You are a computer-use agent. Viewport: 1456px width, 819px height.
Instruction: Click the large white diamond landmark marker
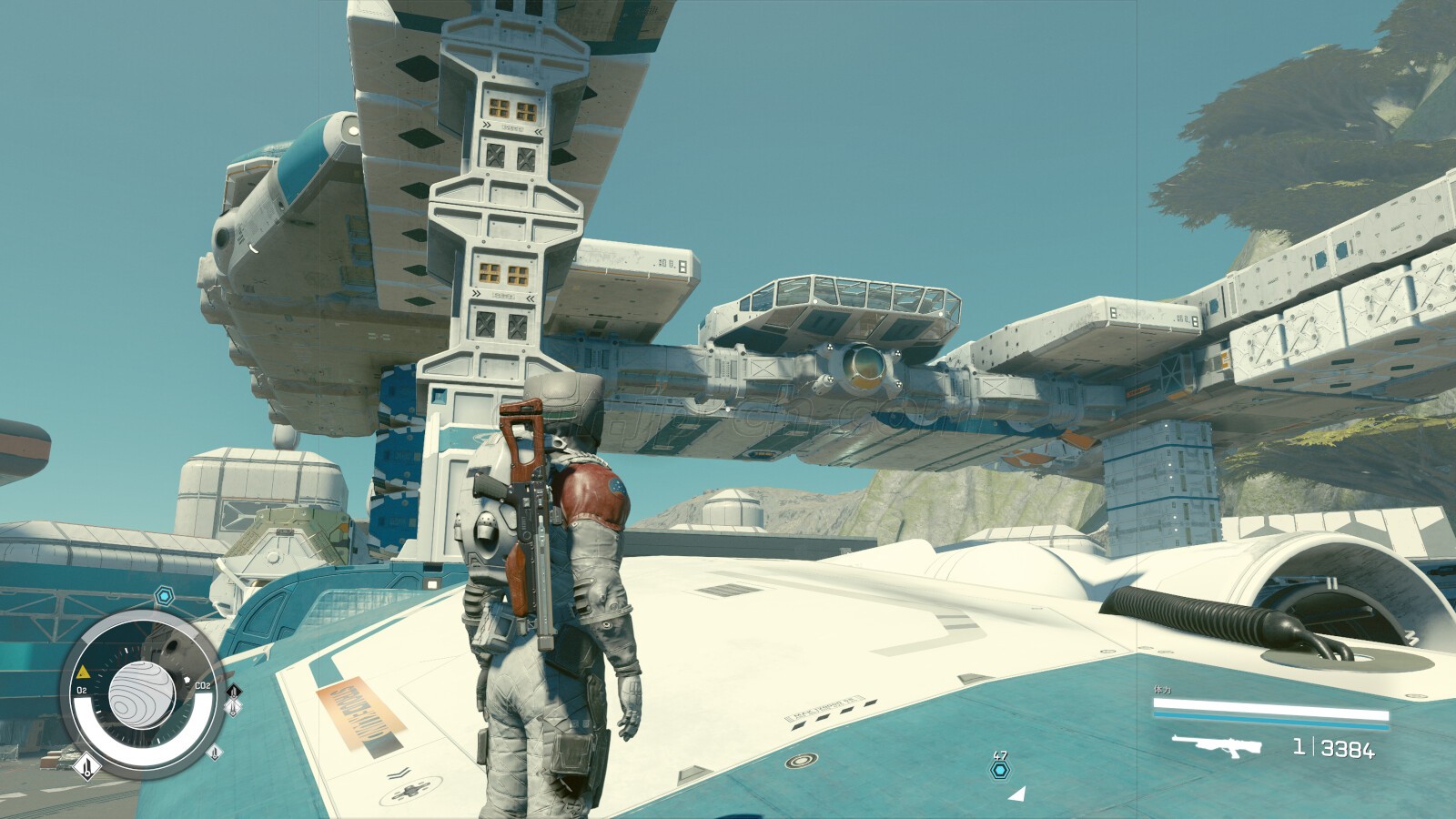point(86,767)
